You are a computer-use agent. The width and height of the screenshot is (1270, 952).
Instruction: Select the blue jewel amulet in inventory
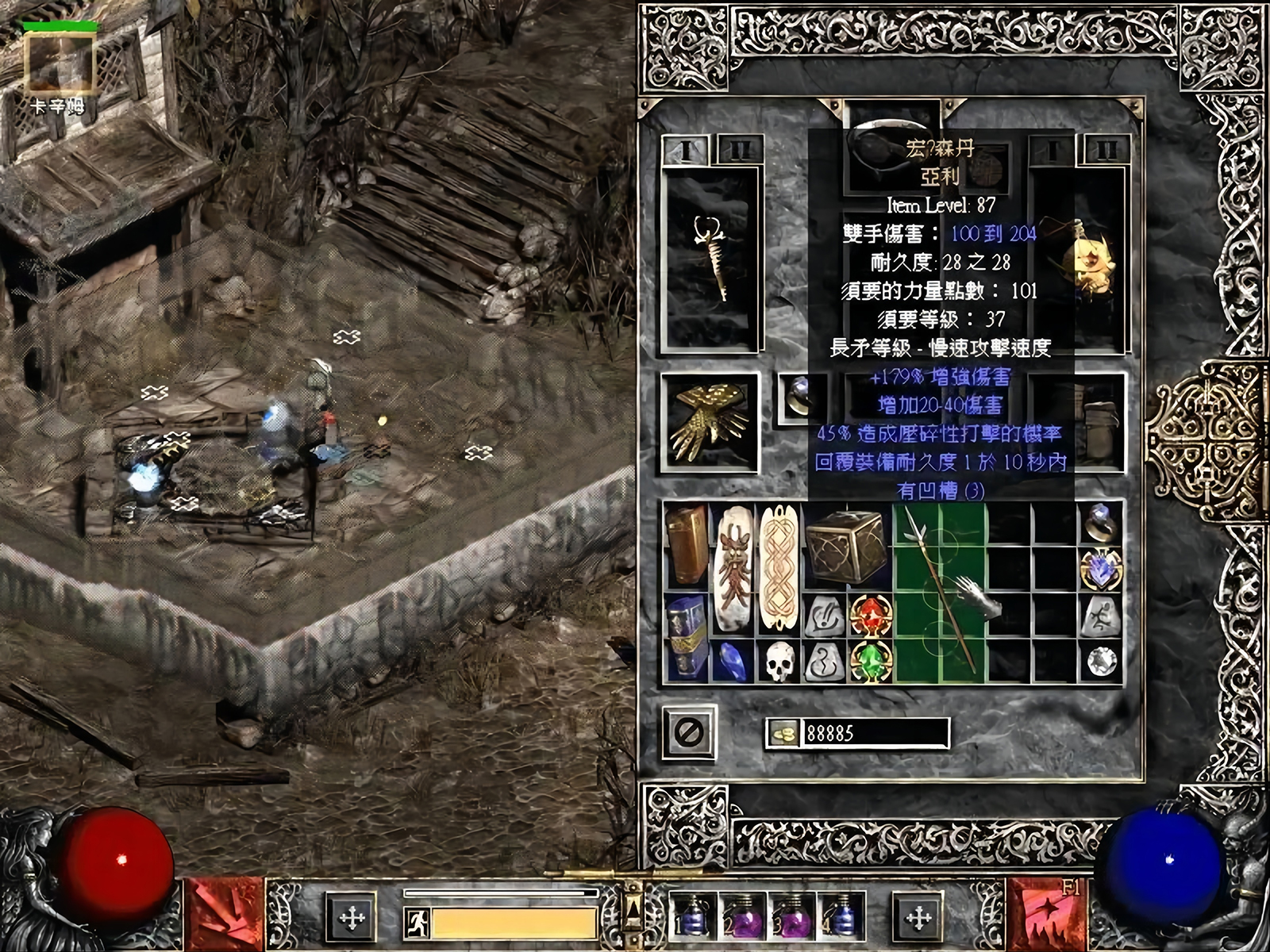[x=1102, y=569]
